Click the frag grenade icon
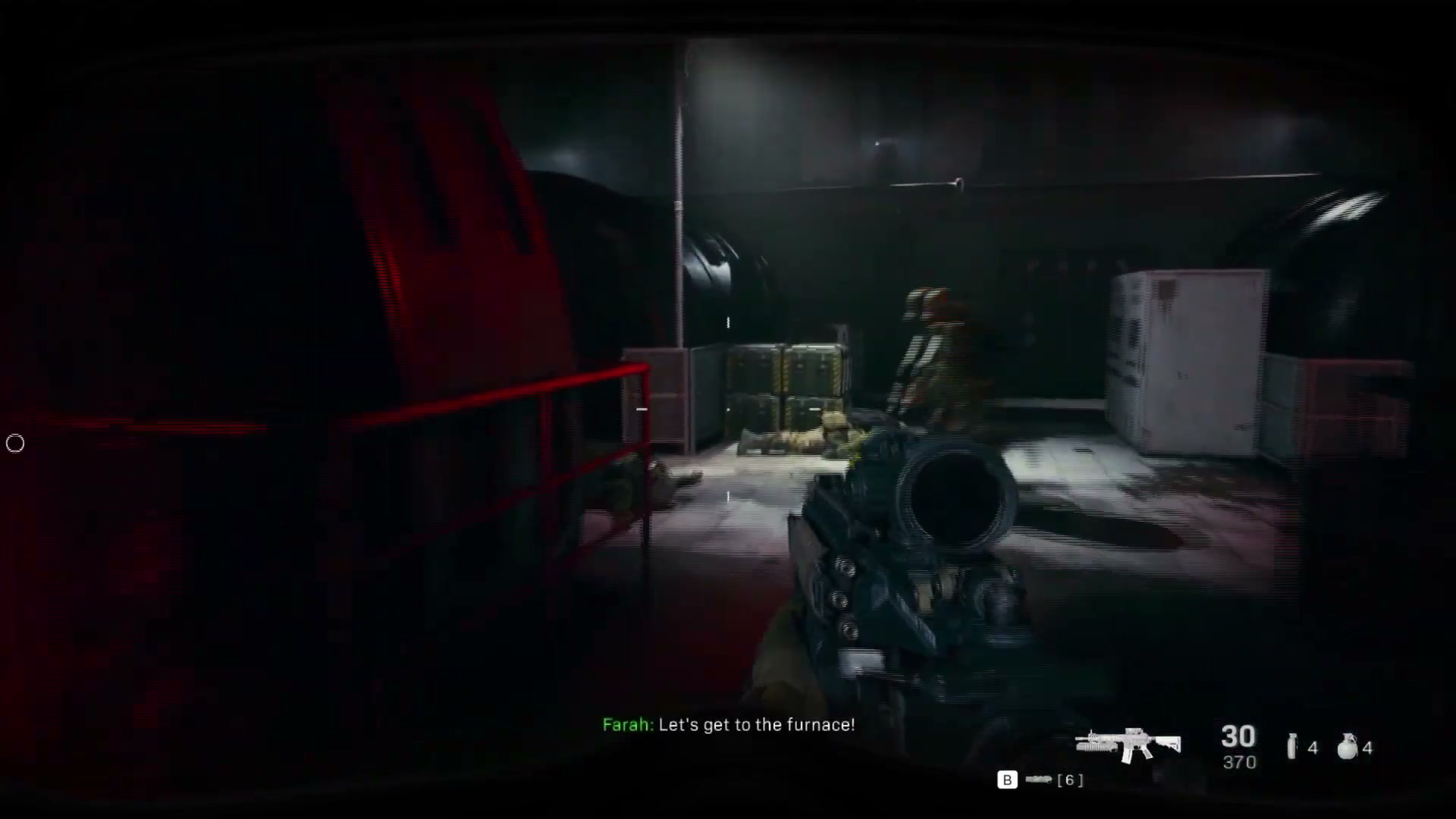 [1348, 748]
